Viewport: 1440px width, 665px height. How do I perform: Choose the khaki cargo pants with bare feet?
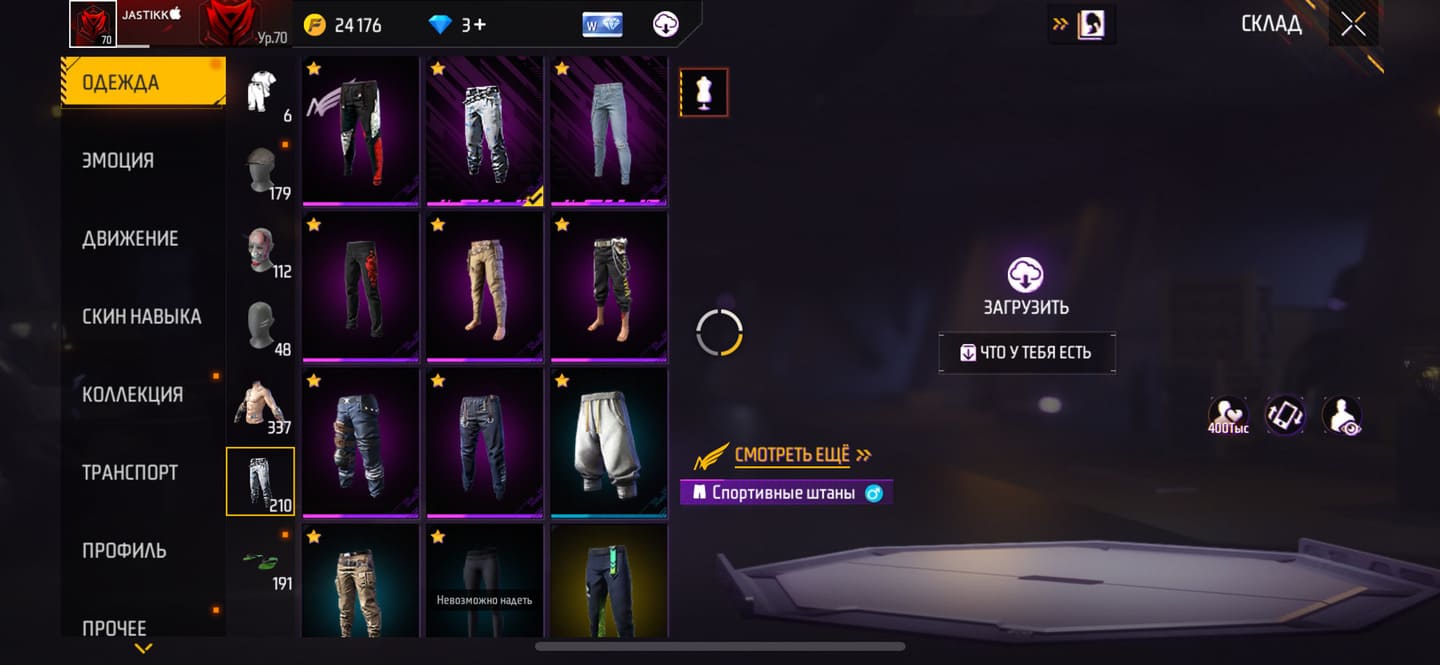pyautogui.click(x=484, y=286)
